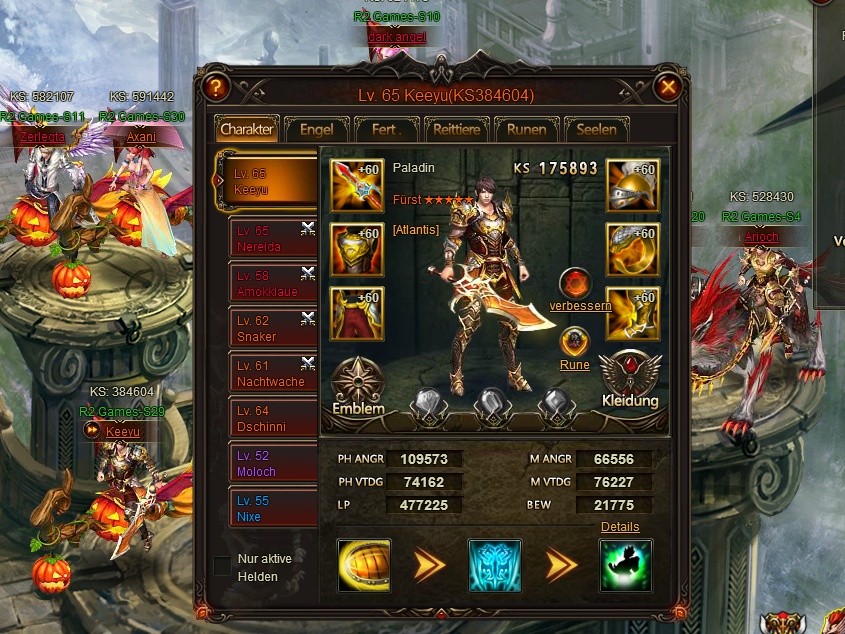Select the Nixe hero row
The image size is (845, 634).
(x=268, y=508)
